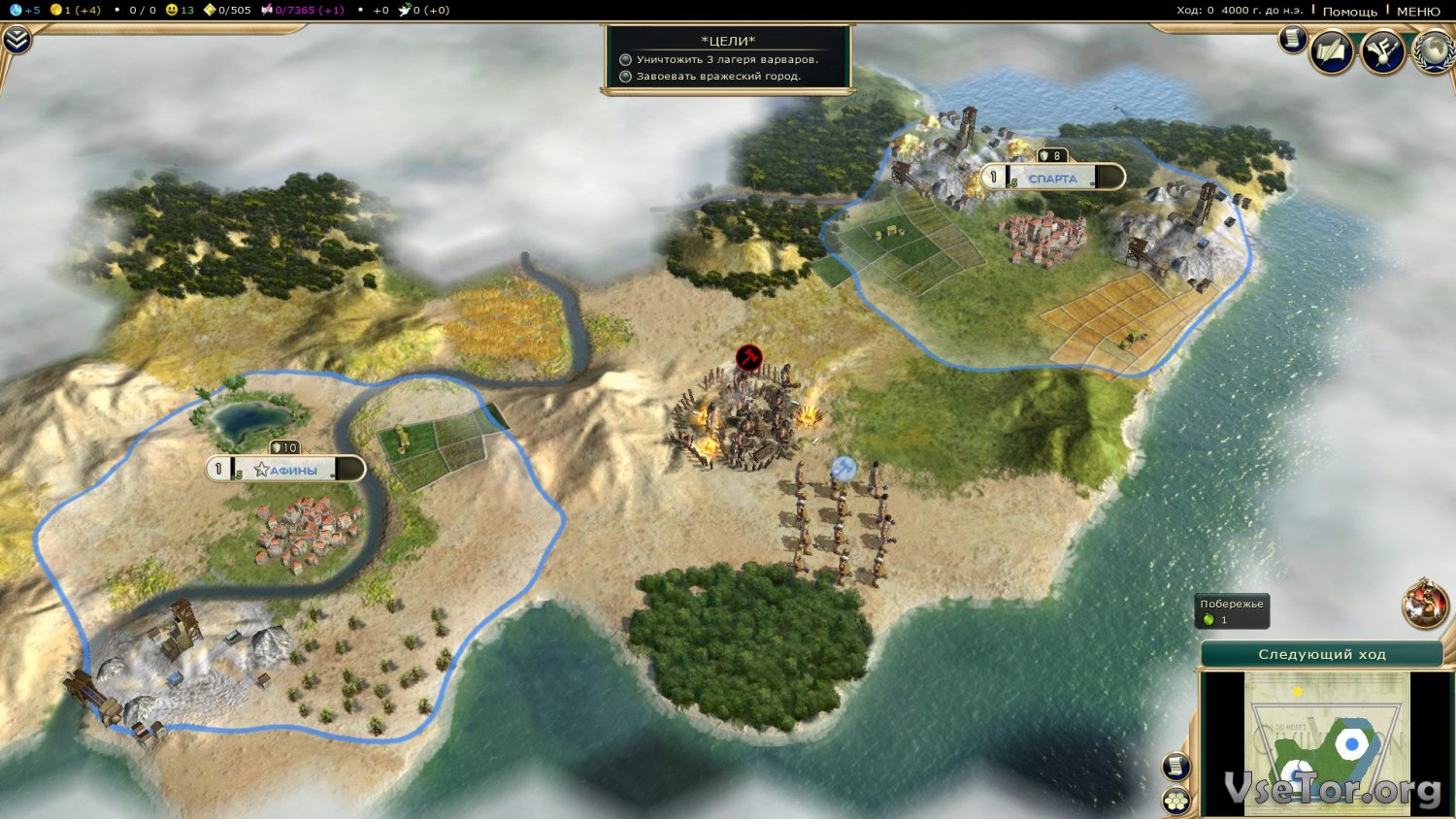The image size is (1456, 819).
Task: Click the ЦЕЛИ objectives panel
Action: tap(727, 59)
